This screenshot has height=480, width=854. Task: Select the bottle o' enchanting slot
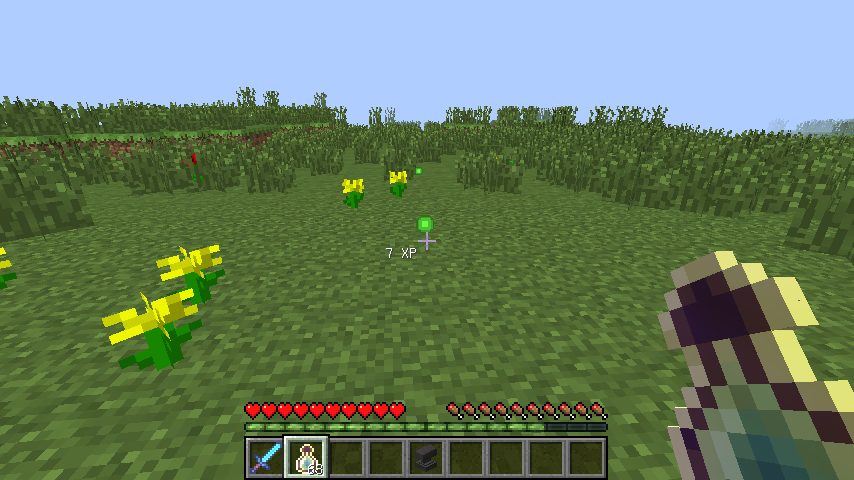305,458
